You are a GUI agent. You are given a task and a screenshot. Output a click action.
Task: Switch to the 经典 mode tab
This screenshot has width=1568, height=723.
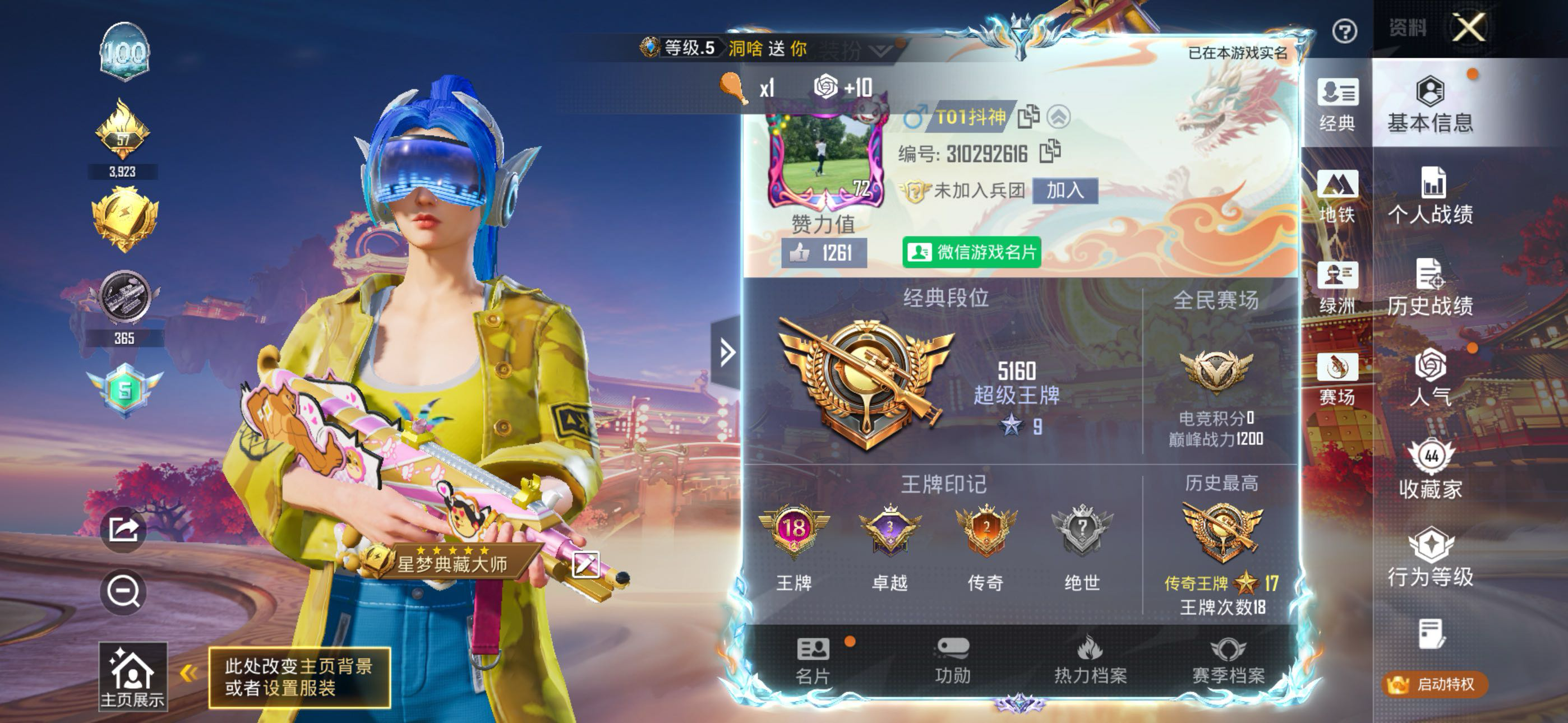pyautogui.click(x=1337, y=105)
